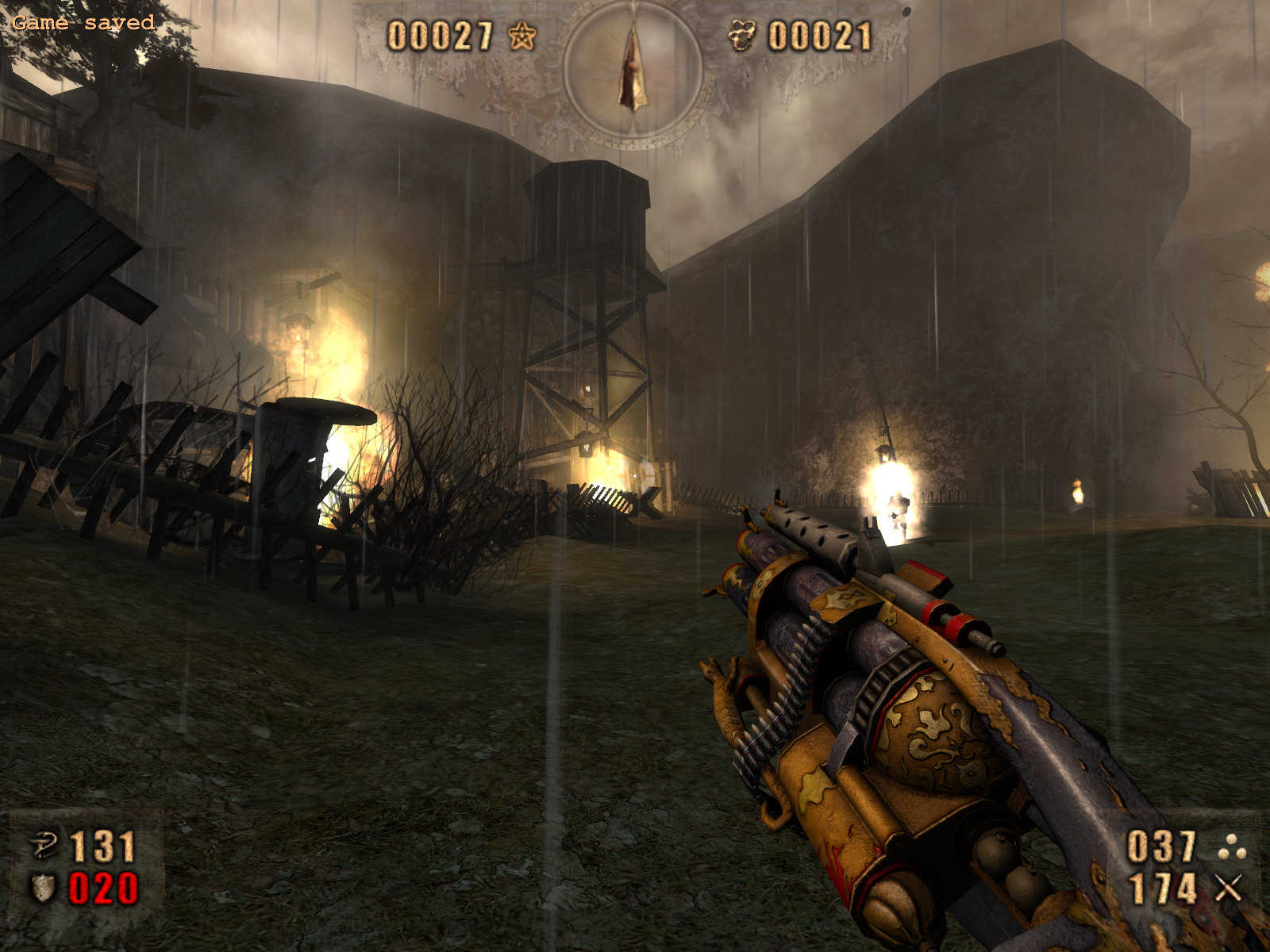Viewport: 1270px width, 952px height.
Task: Click the compass arrow dial
Action: [633, 70]
